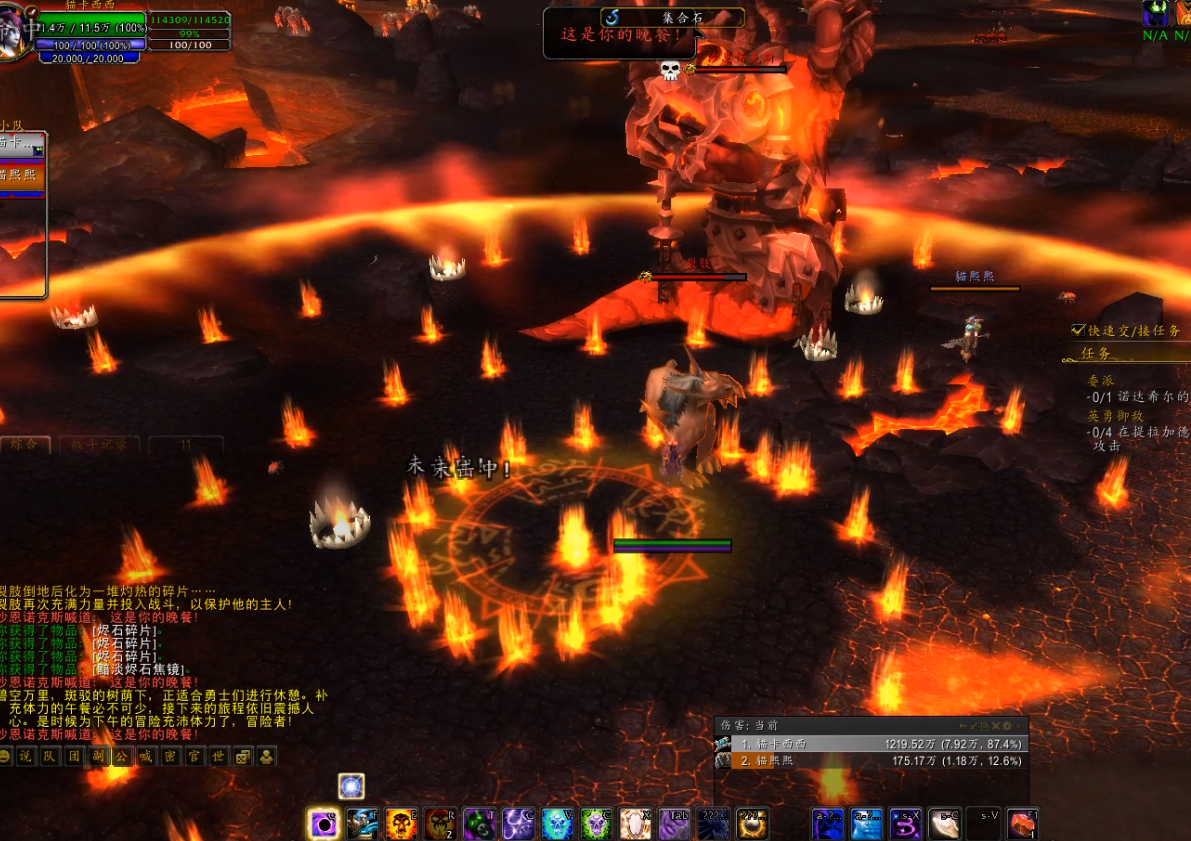Use the white shield ability on X
Image resolution: width=1191 pixels, height=841 pixels.
pos(636,824)
